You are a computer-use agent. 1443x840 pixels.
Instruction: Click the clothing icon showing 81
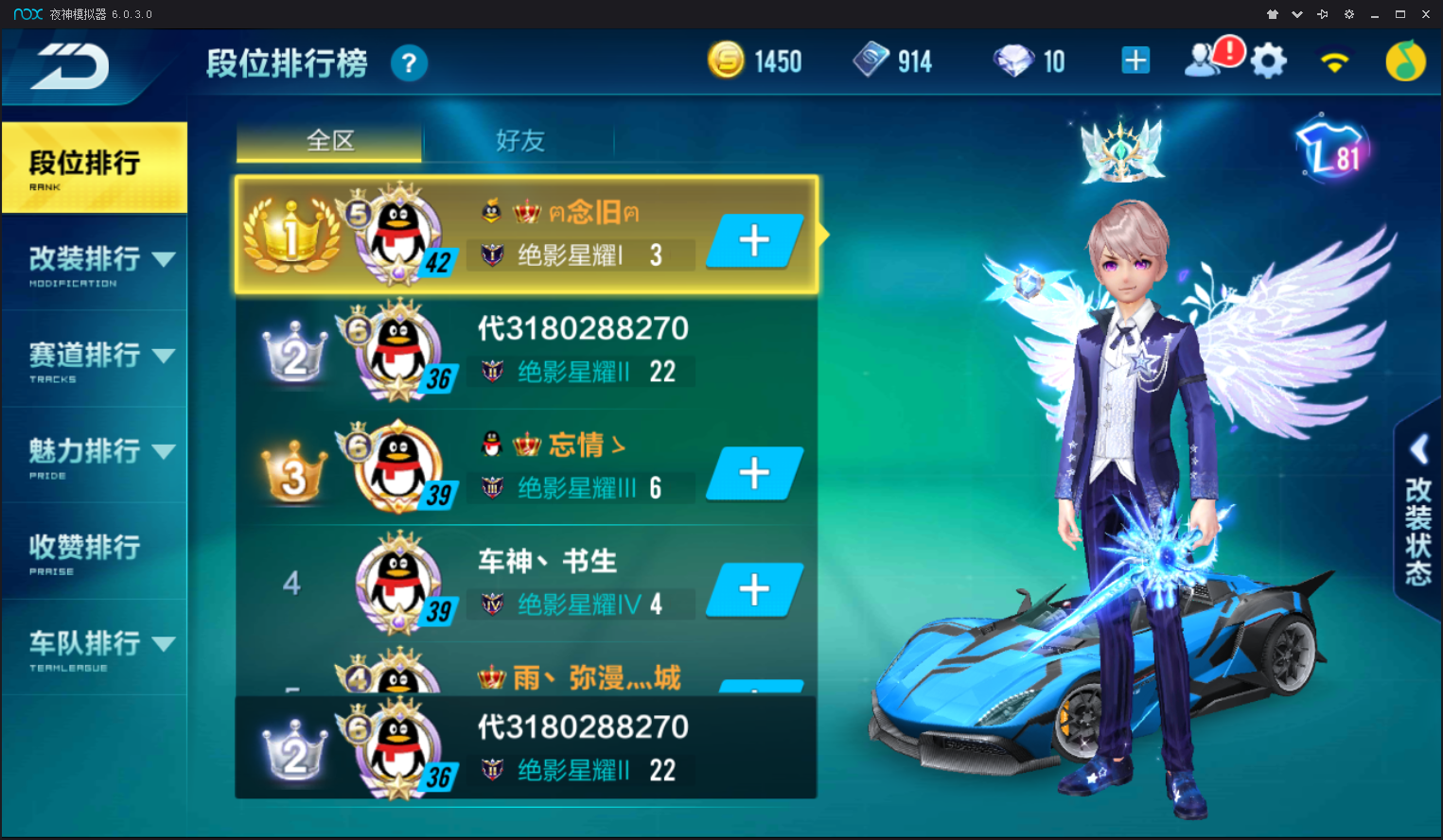pos(1330,149)
